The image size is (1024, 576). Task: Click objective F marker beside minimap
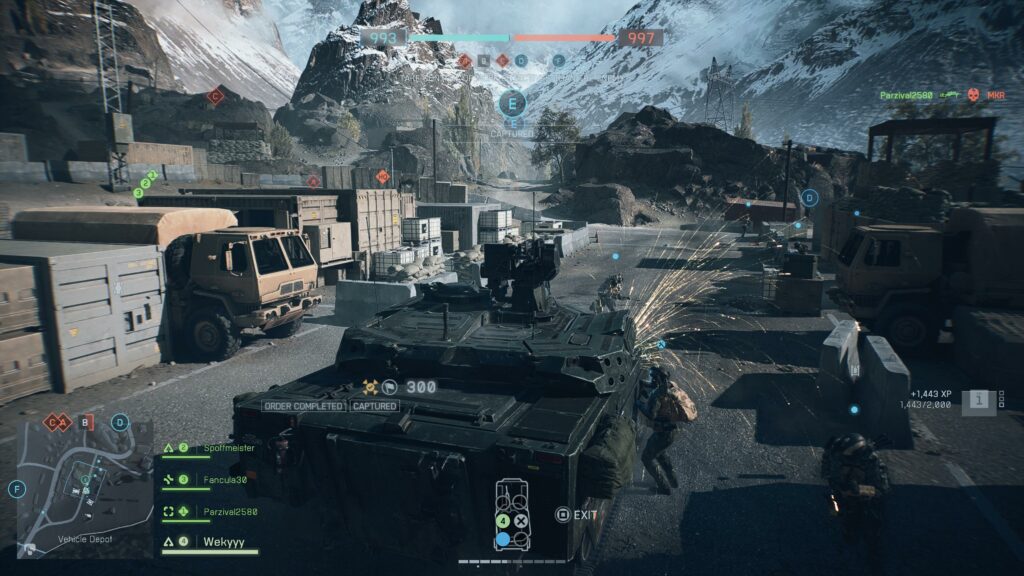pos(16,489)
